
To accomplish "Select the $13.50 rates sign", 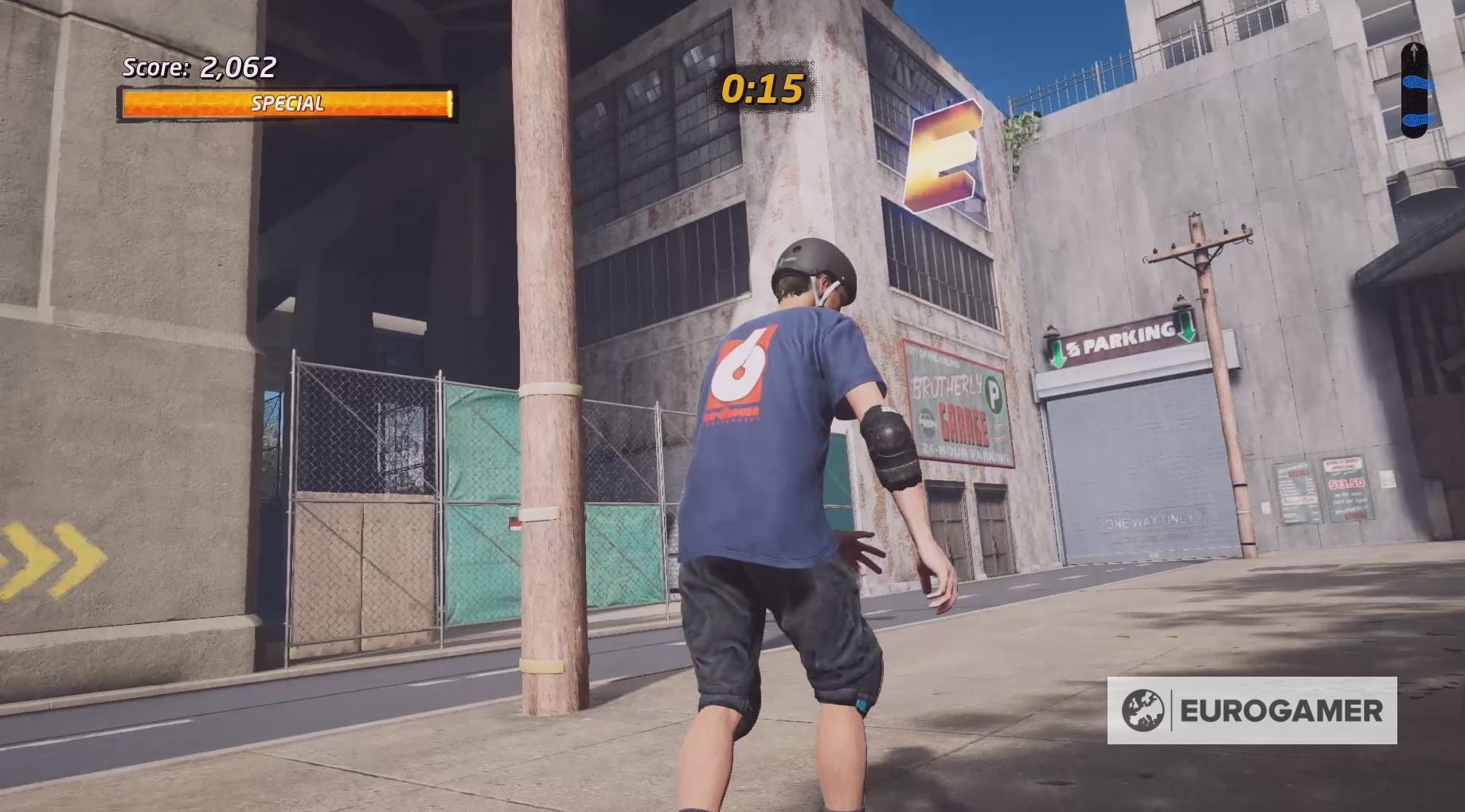I will pyautogui.click(x=1344, y=484).
